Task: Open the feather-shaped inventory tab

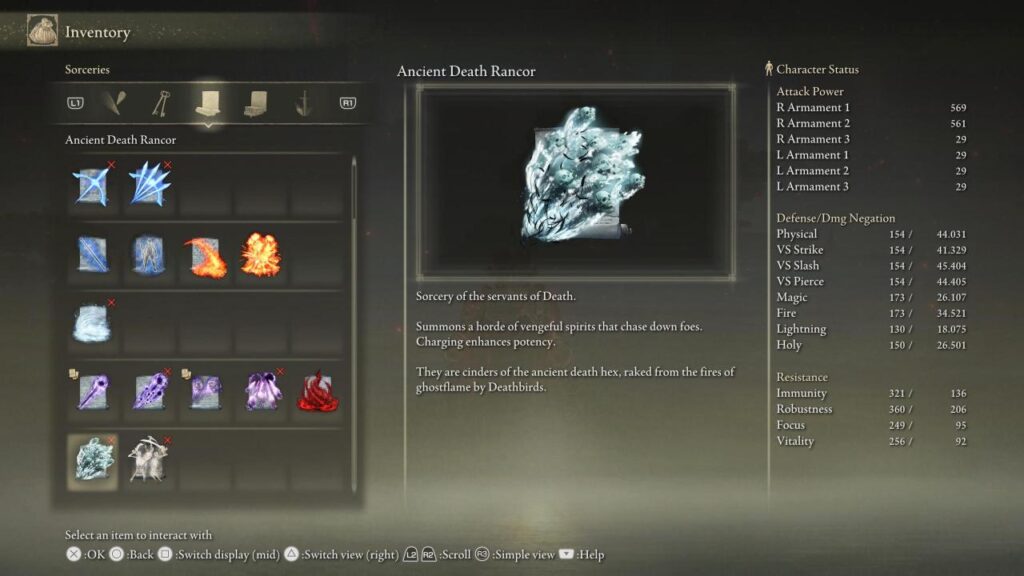Action: click(117, 102)
